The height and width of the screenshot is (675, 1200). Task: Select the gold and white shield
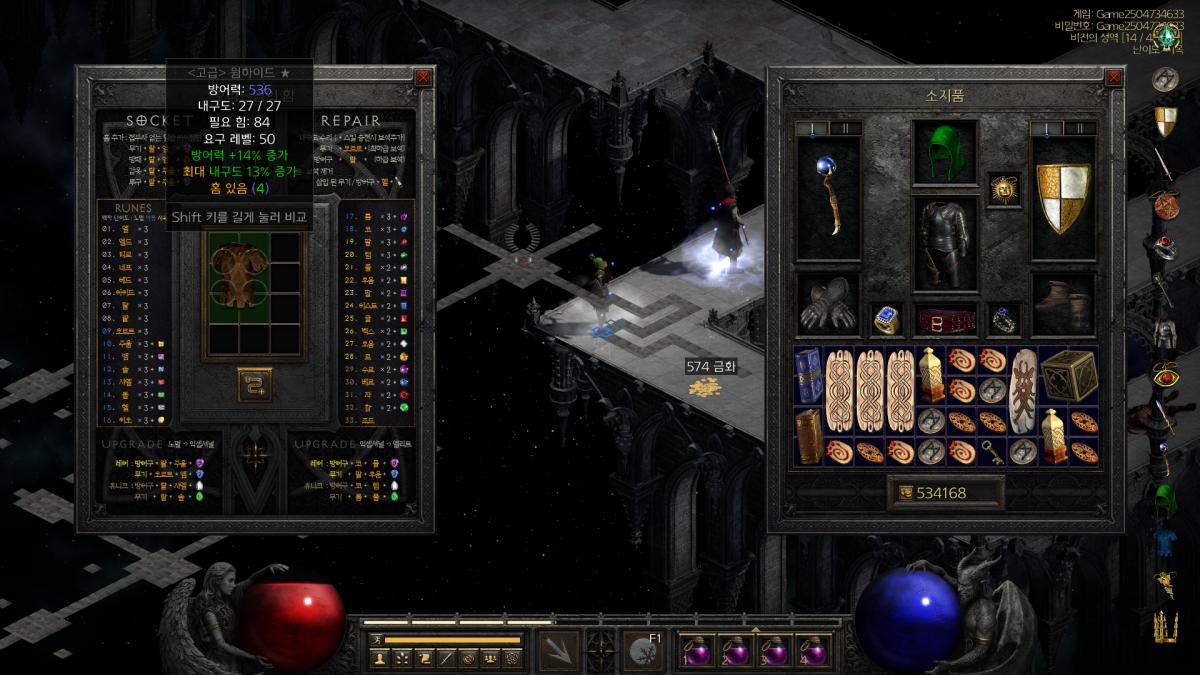coord(1063,197)
